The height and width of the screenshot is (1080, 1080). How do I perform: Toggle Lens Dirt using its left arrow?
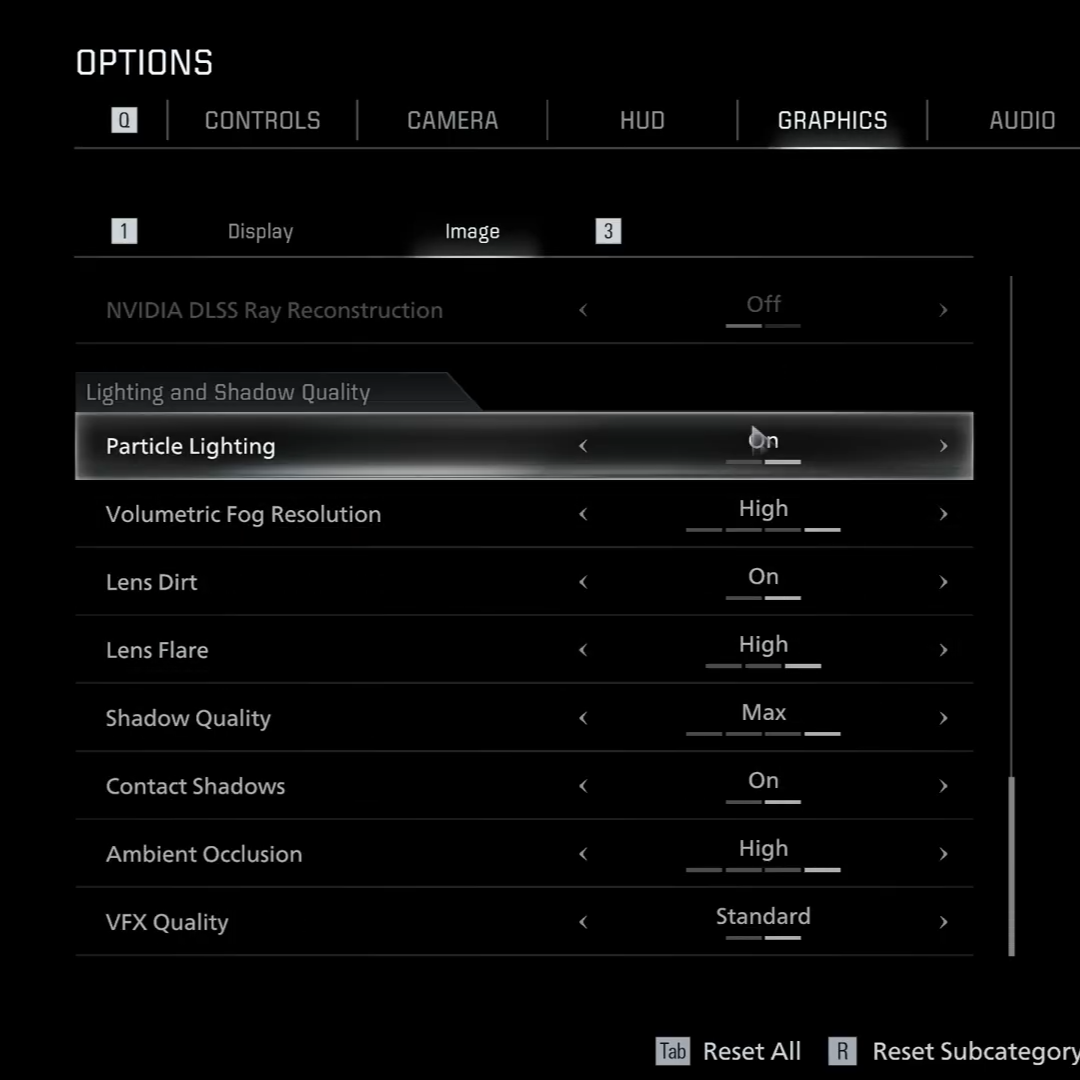pyautogui.click(x=583, y=582)
